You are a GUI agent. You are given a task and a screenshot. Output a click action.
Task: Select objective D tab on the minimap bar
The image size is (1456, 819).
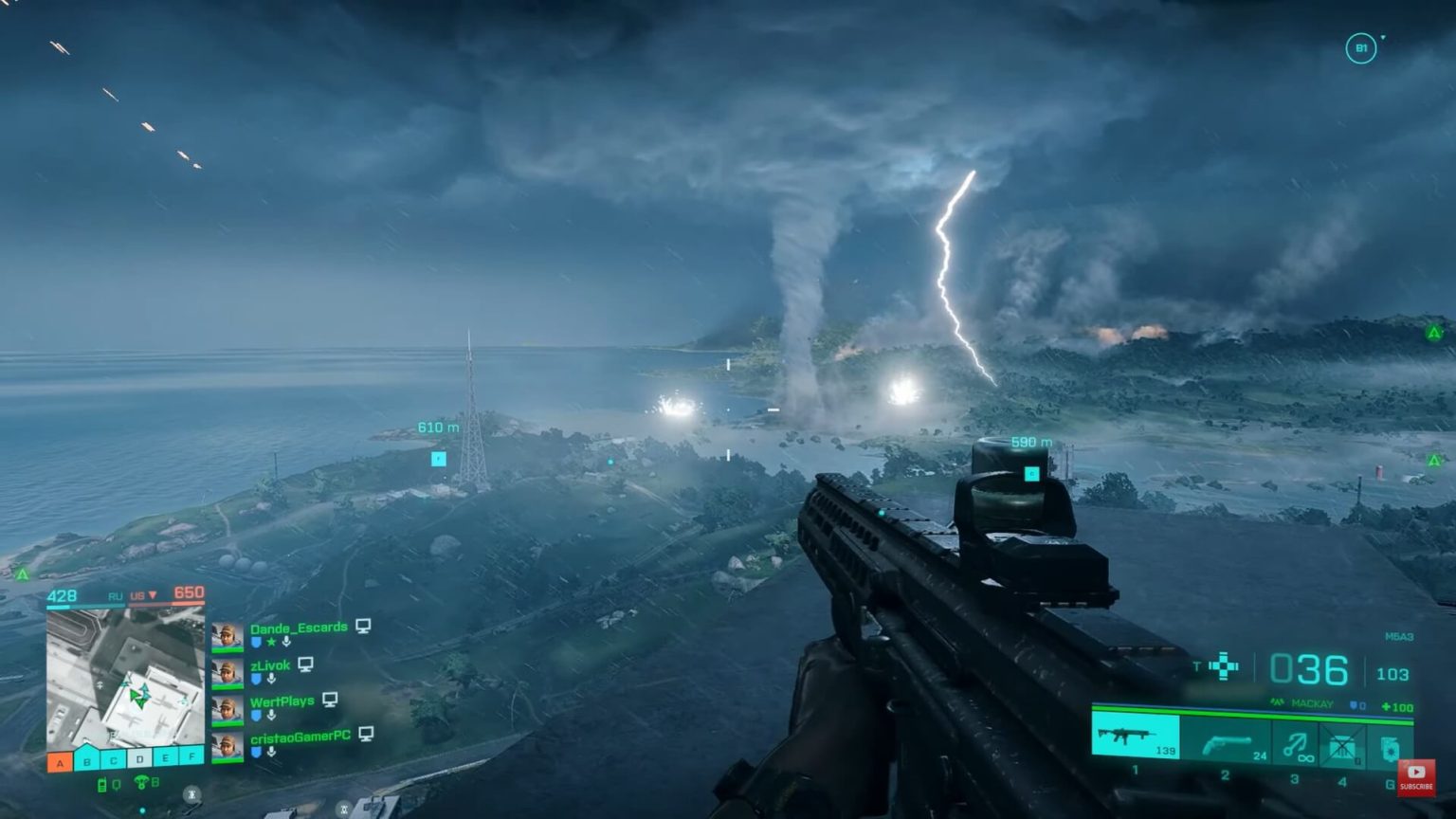point(139,759)
